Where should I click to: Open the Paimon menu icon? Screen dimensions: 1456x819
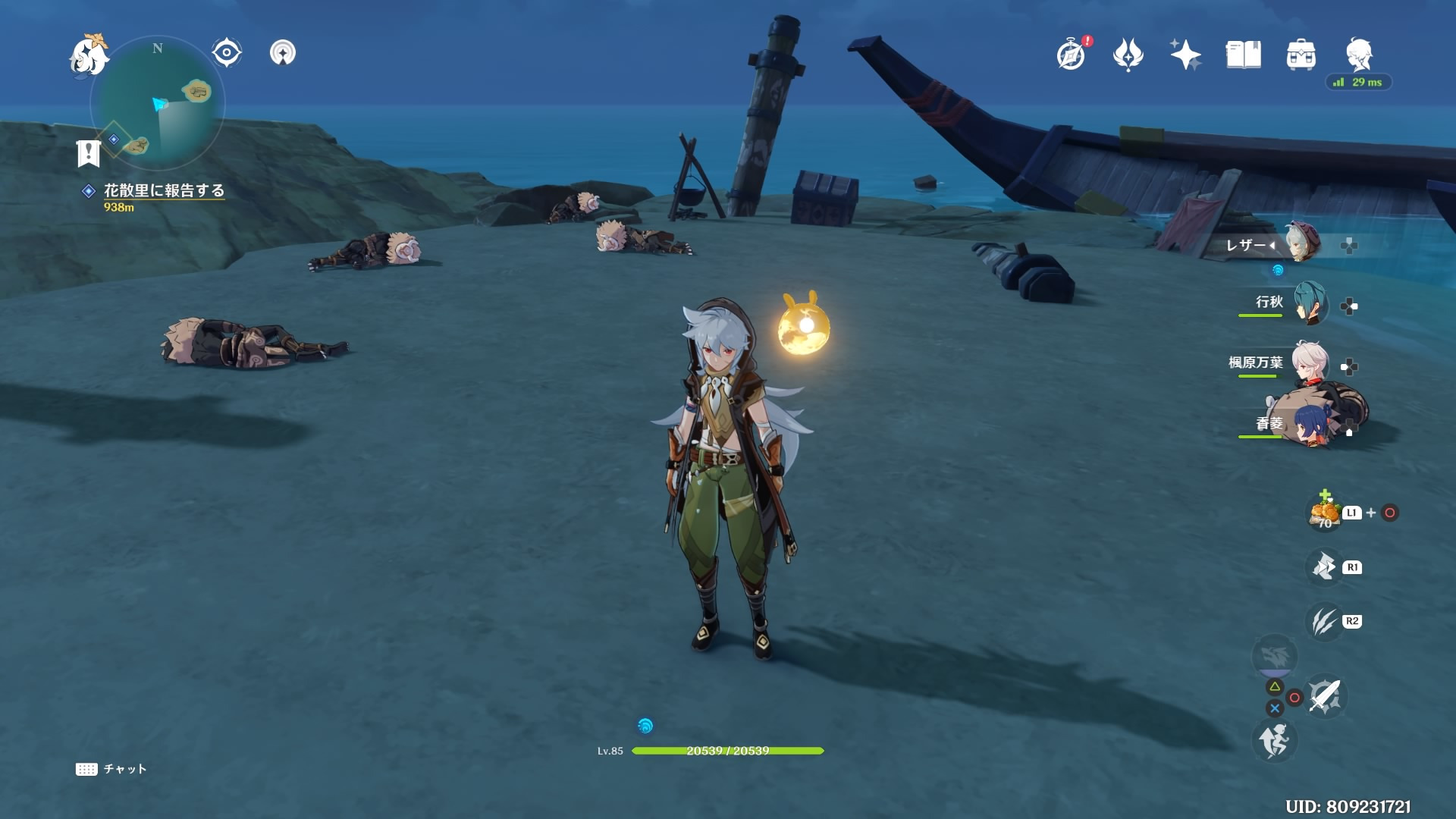[x=89, y=55]
